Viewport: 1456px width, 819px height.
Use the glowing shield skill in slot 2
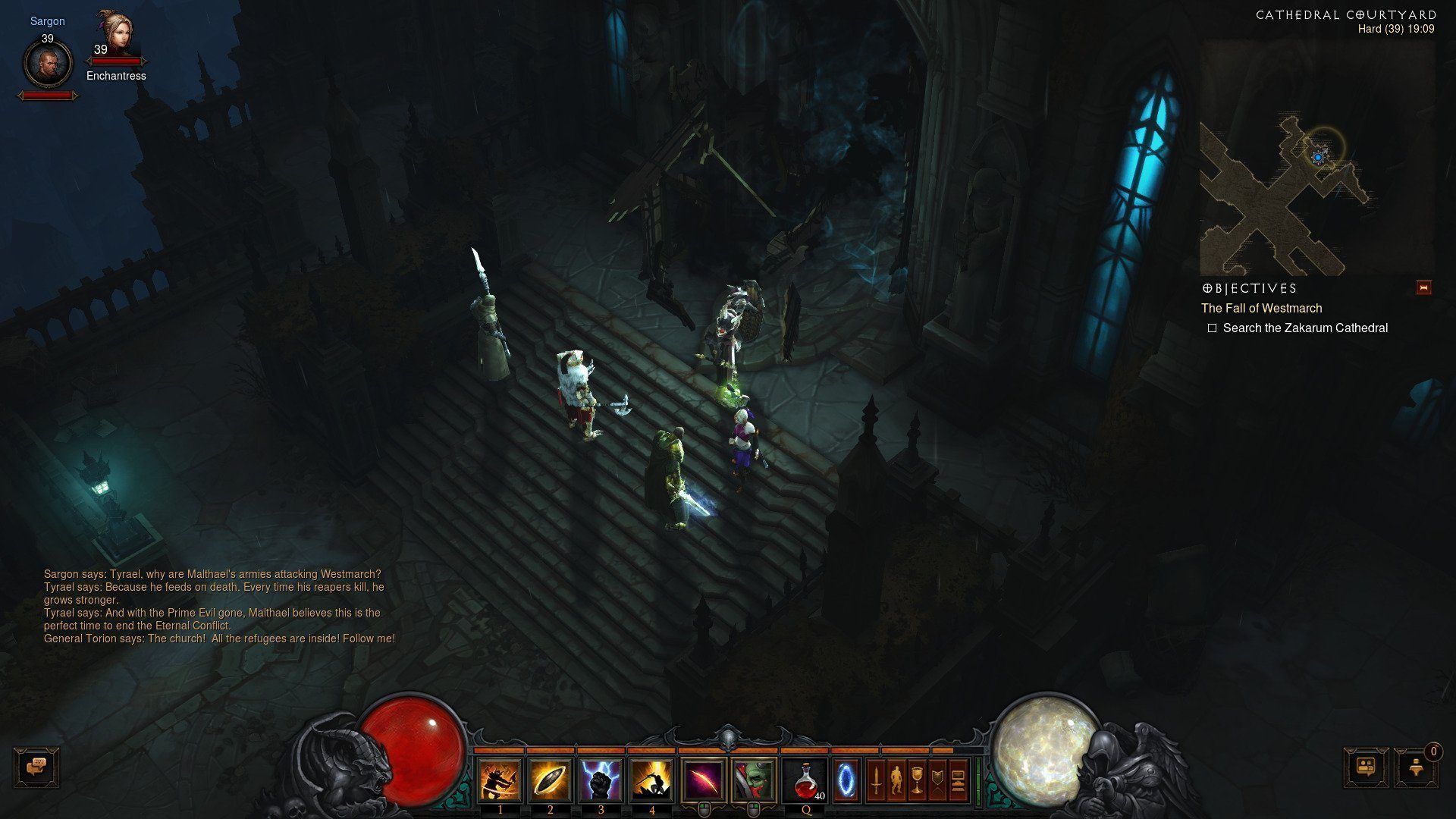tap(551, 780)
